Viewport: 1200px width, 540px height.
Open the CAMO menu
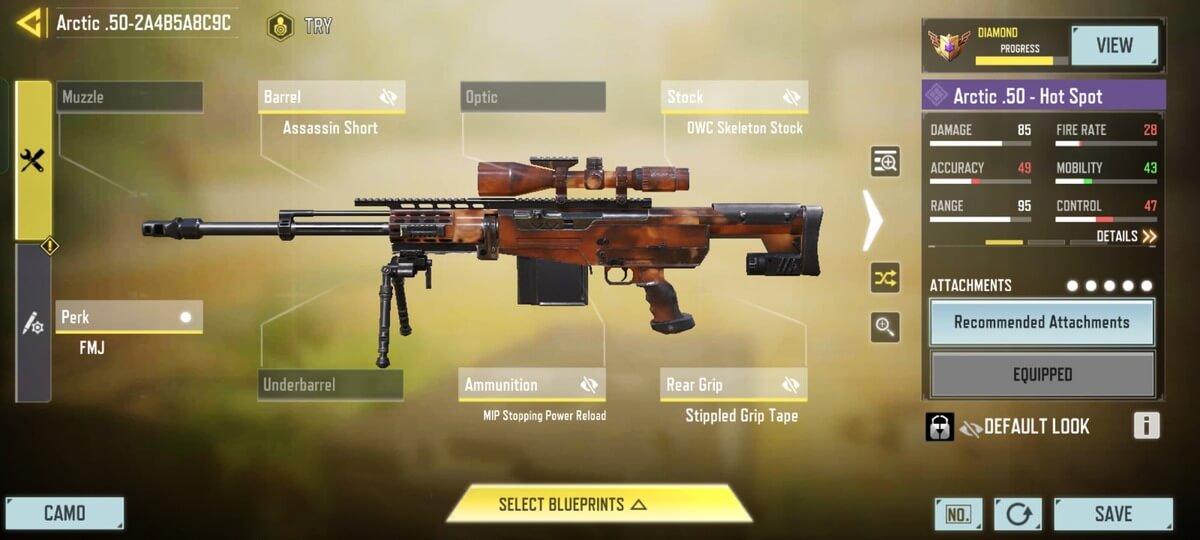point(64,514)
